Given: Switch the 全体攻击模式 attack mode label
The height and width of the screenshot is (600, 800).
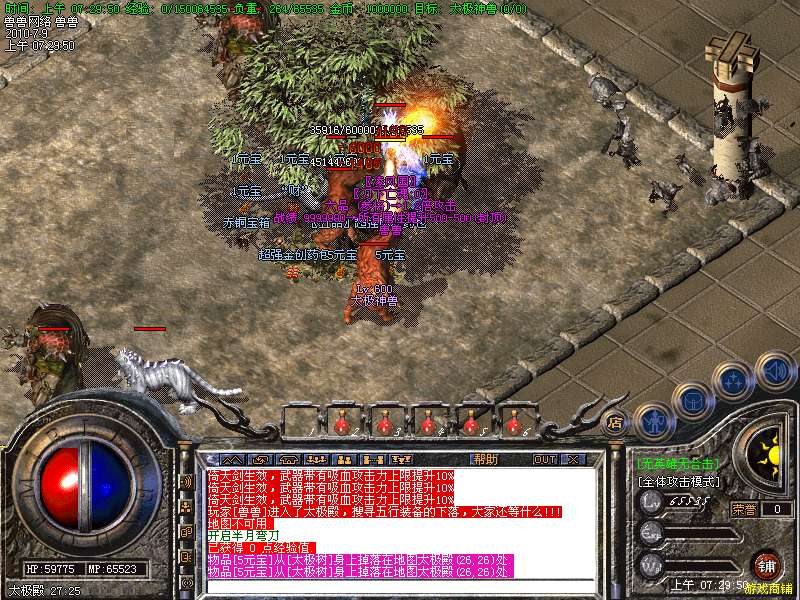Looking at the screenshot, I should click(x=680, y=481).
